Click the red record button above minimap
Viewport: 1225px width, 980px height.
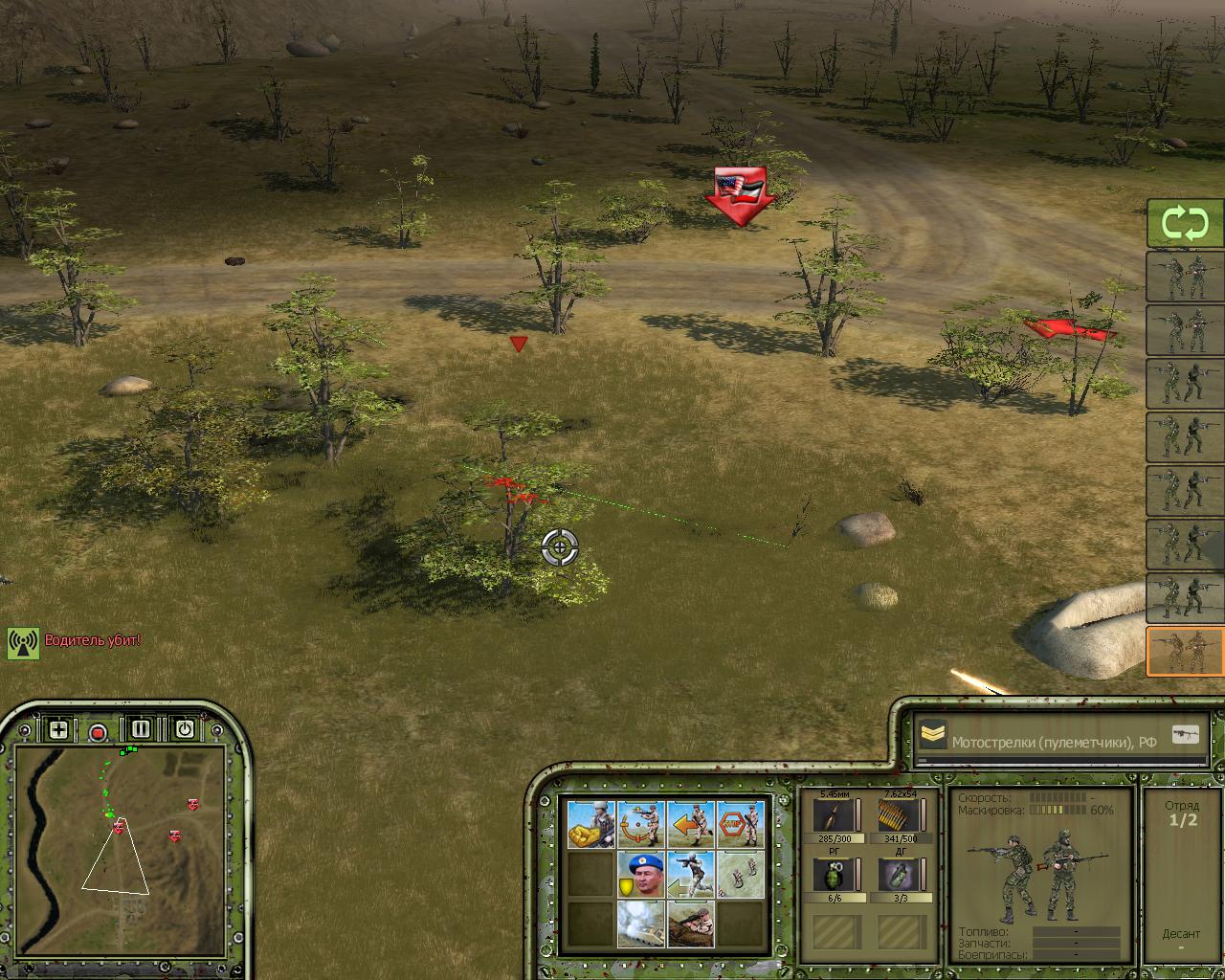(98, 732)
